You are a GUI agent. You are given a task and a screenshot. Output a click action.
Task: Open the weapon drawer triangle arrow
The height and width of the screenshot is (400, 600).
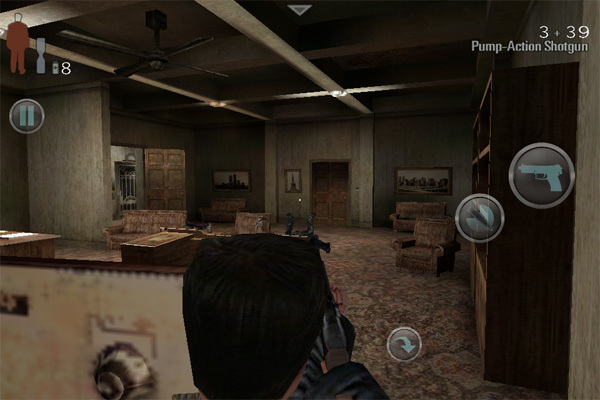pos(299,10)
